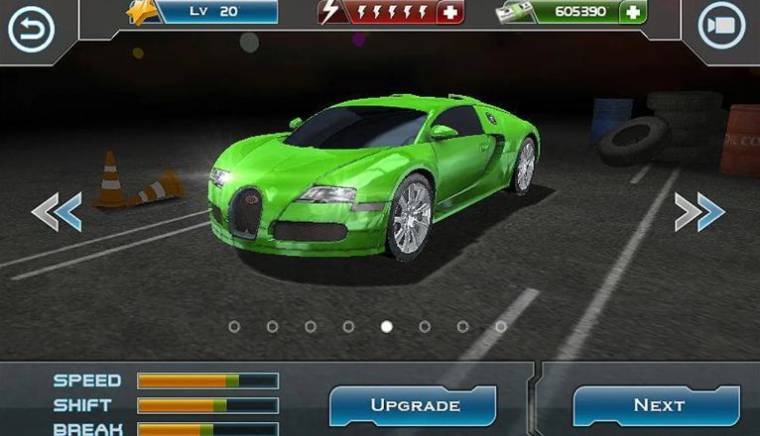Go back using the return arrow button
The image size is (760, 436).
point(30,29)
